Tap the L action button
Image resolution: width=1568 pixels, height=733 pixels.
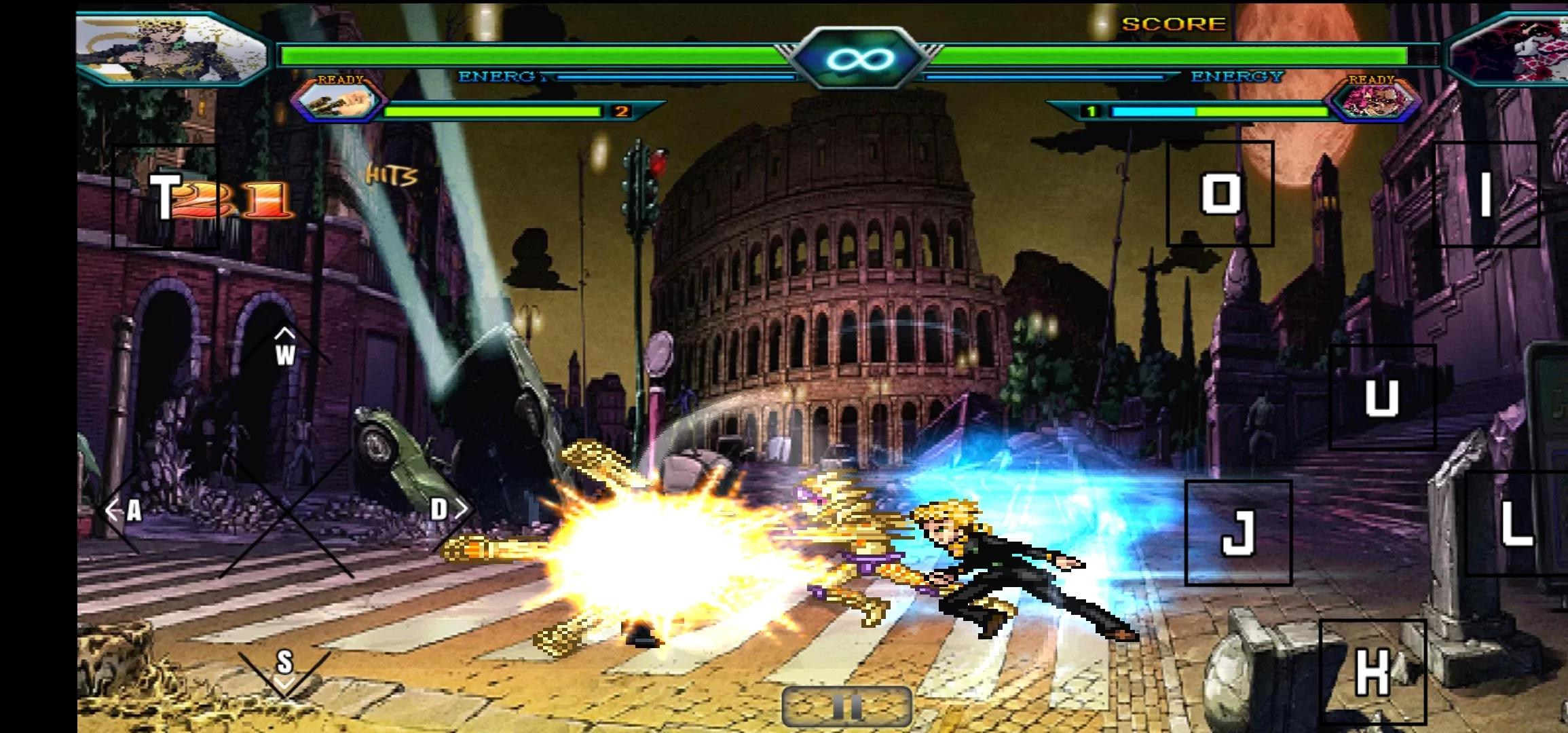(1515, 524)
